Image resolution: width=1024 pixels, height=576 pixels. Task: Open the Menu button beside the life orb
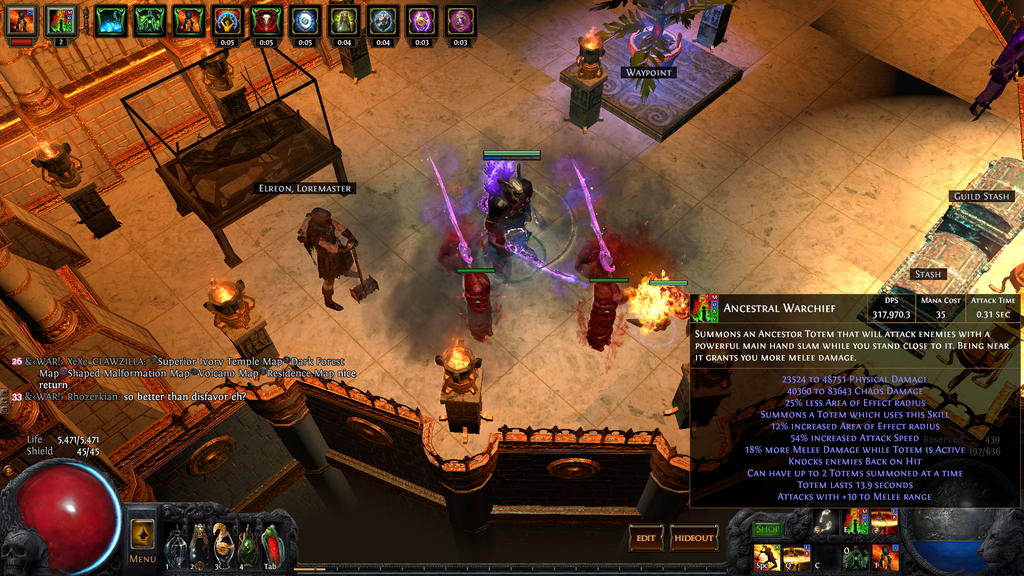pos(142,540)
